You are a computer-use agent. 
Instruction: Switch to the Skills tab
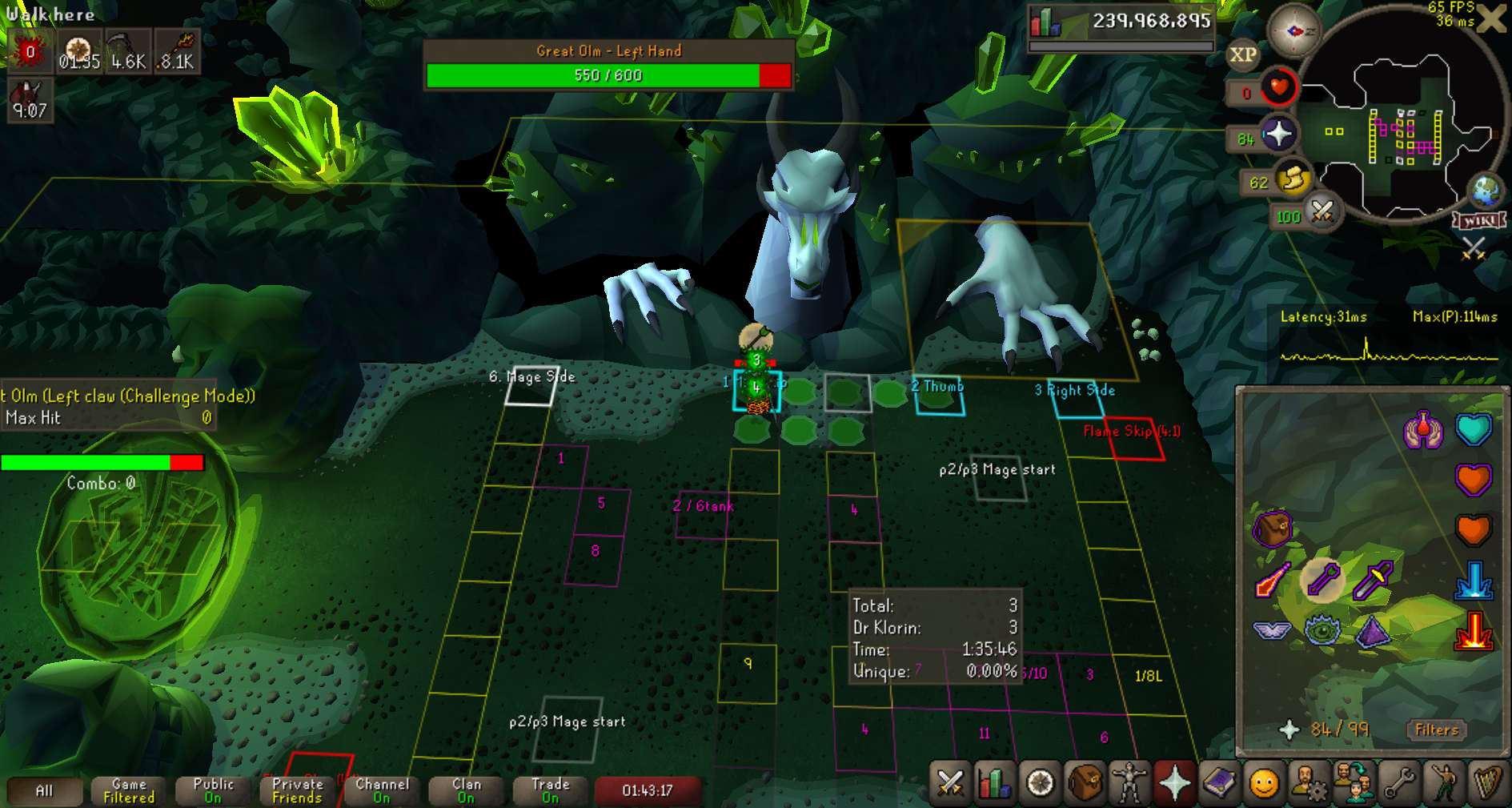pos(995,782)
